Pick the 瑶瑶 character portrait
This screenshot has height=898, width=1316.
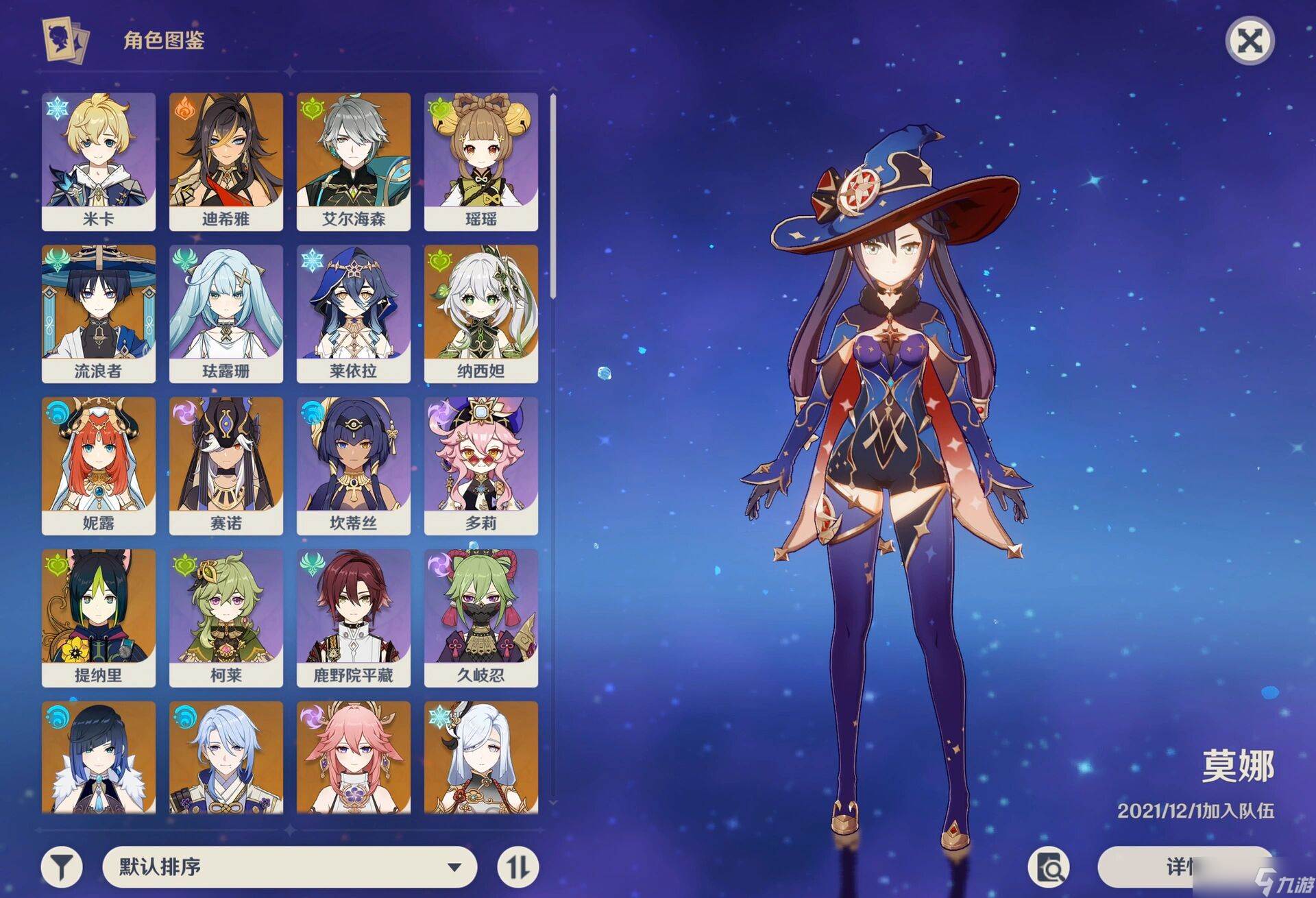(x=481, y=161)
